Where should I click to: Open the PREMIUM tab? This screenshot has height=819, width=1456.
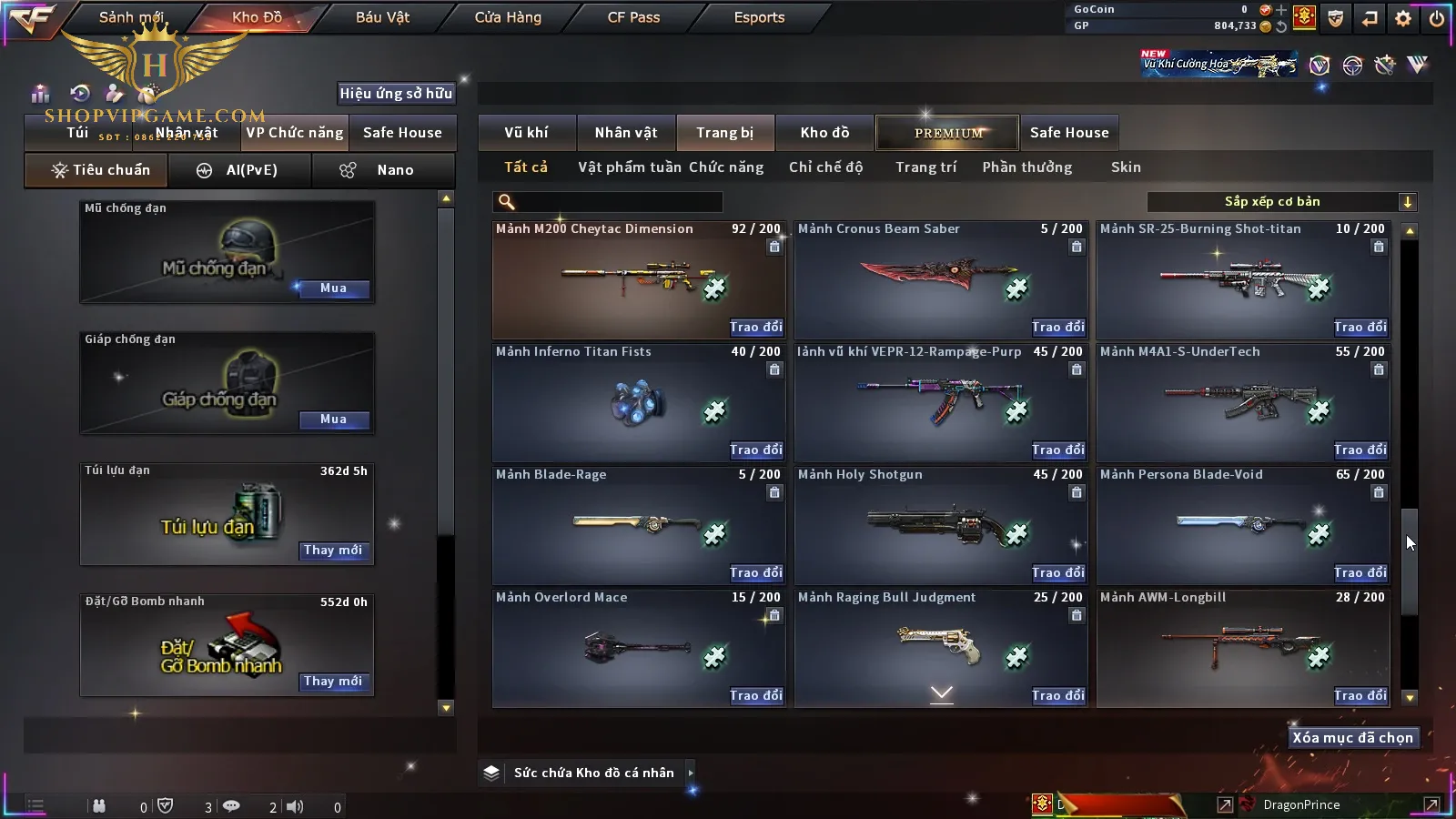[x=947, y=133]
